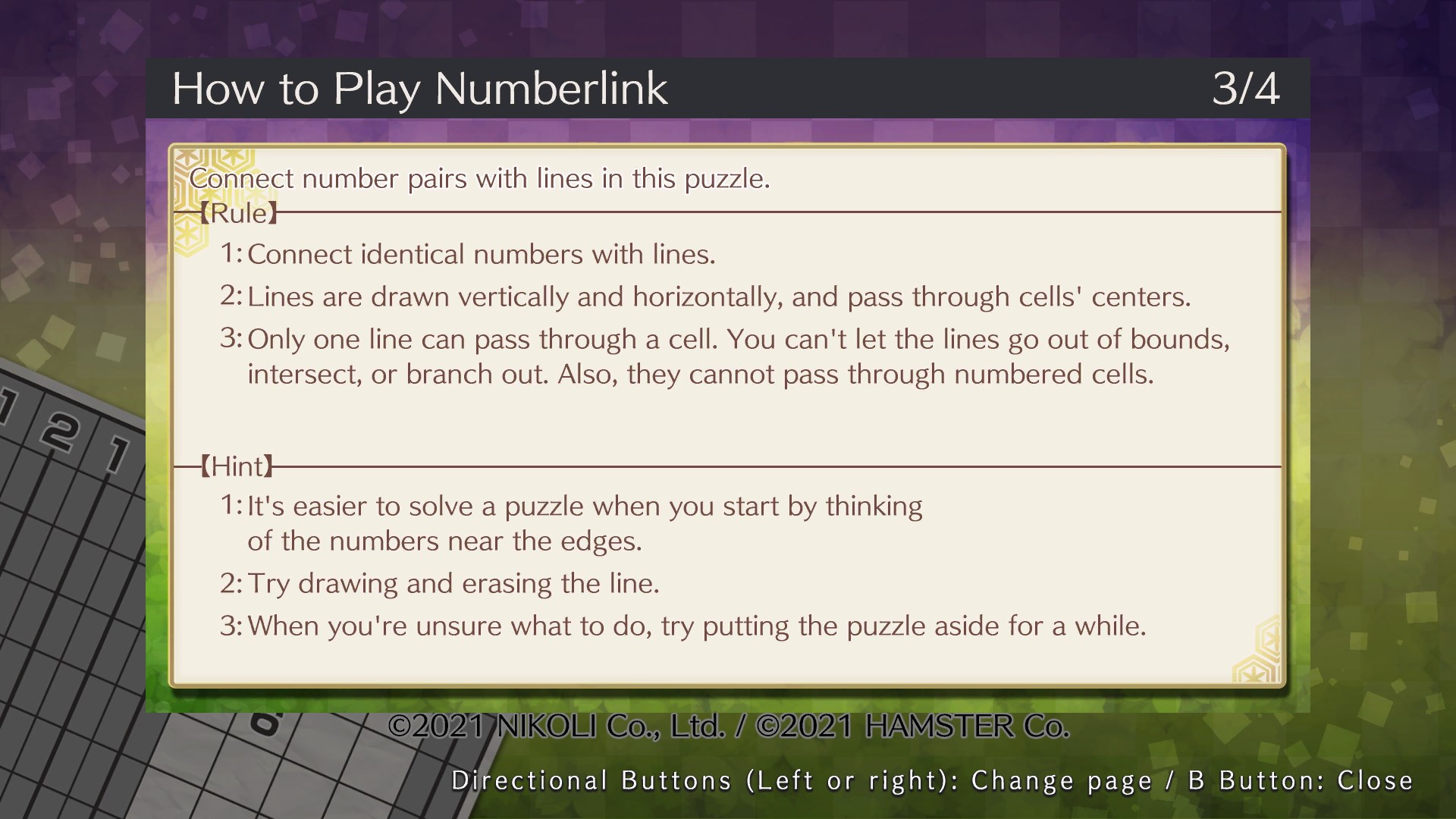Click the How to Play Numberlink title
Viewport: 1456px width, 819px height.
[420, 88]
